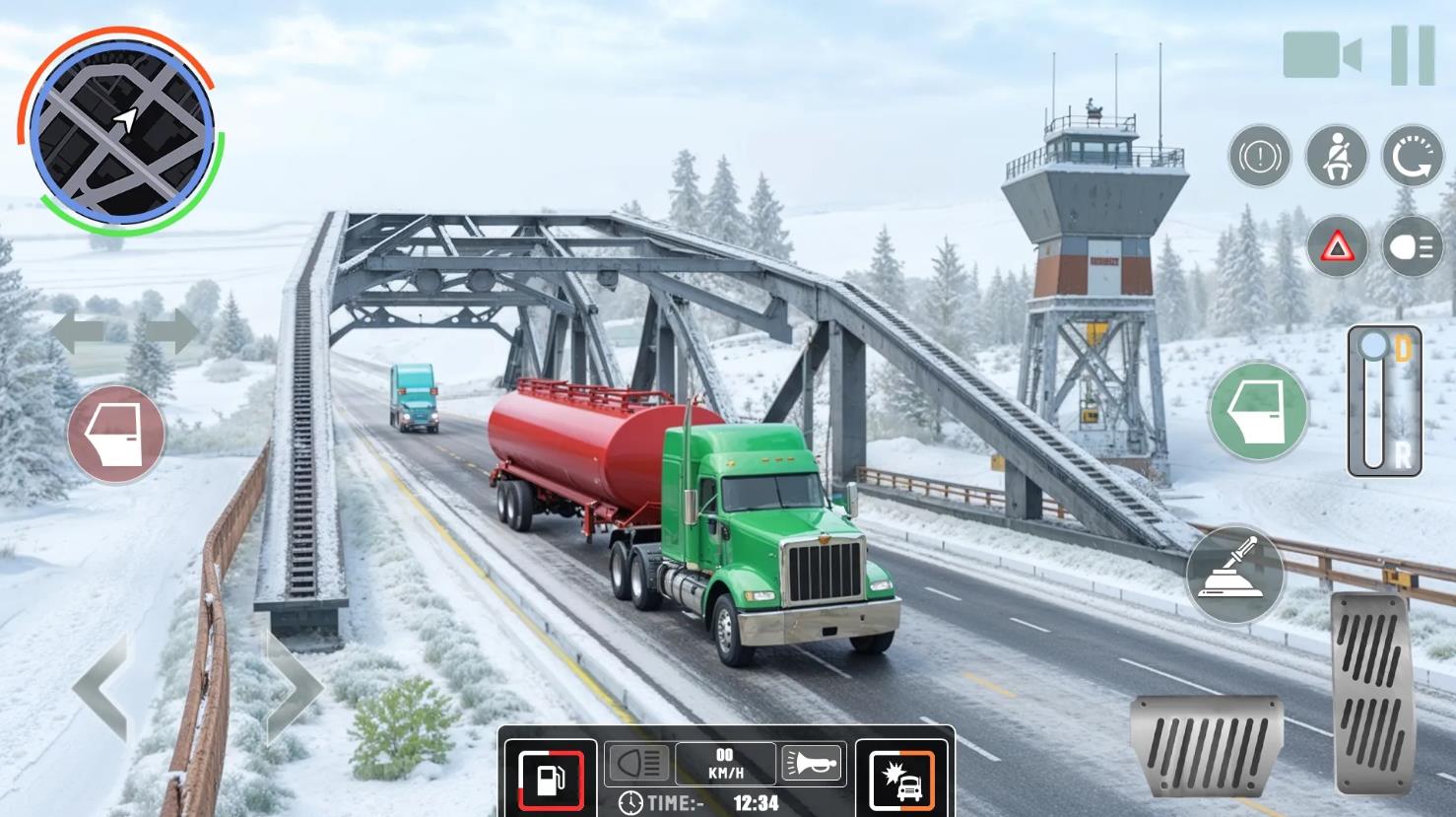Open the red left door button
This screenshot has width=1456, height=817.
(116, 434)
